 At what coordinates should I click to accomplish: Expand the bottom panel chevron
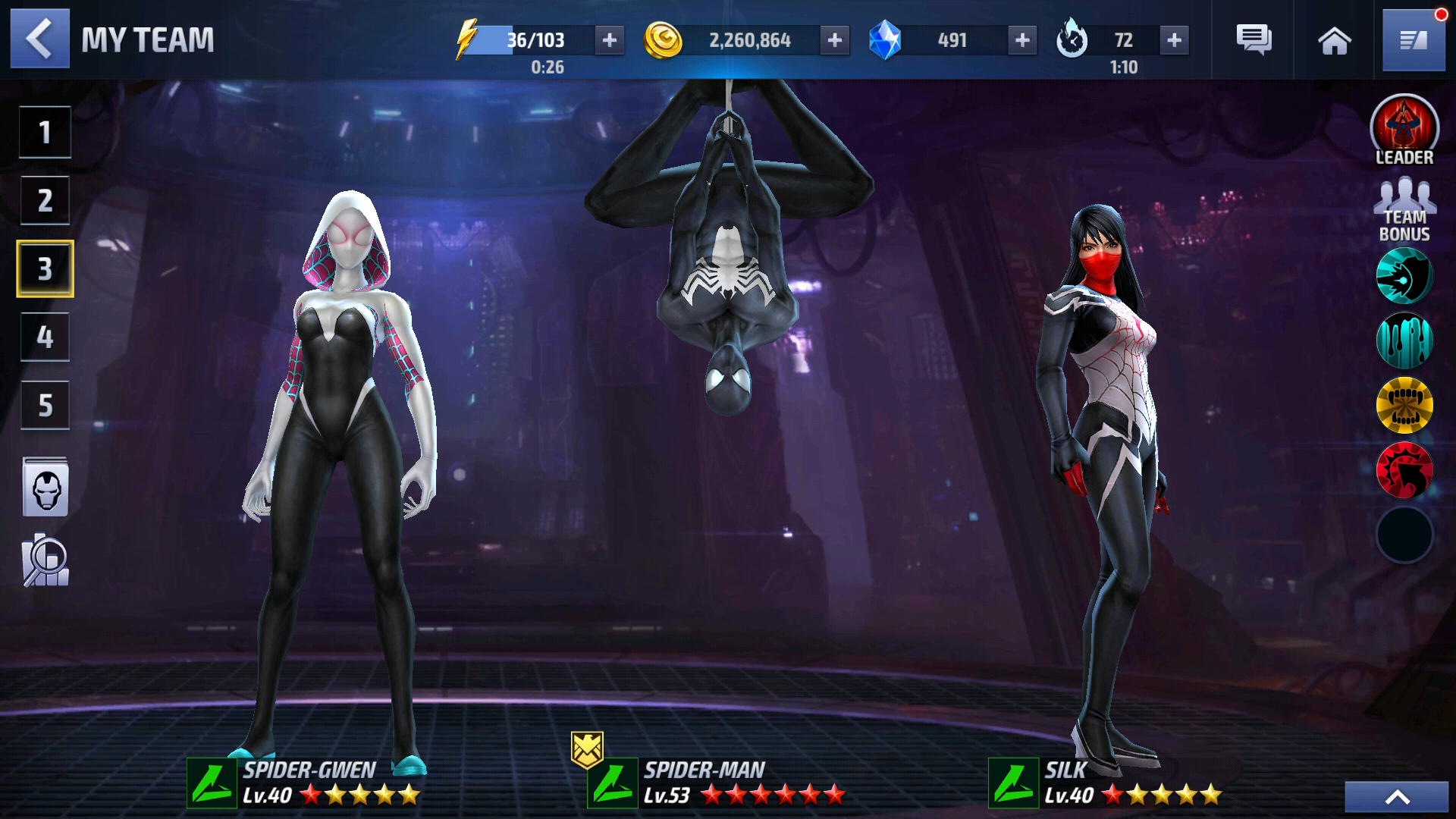[x=1399, y=796]
